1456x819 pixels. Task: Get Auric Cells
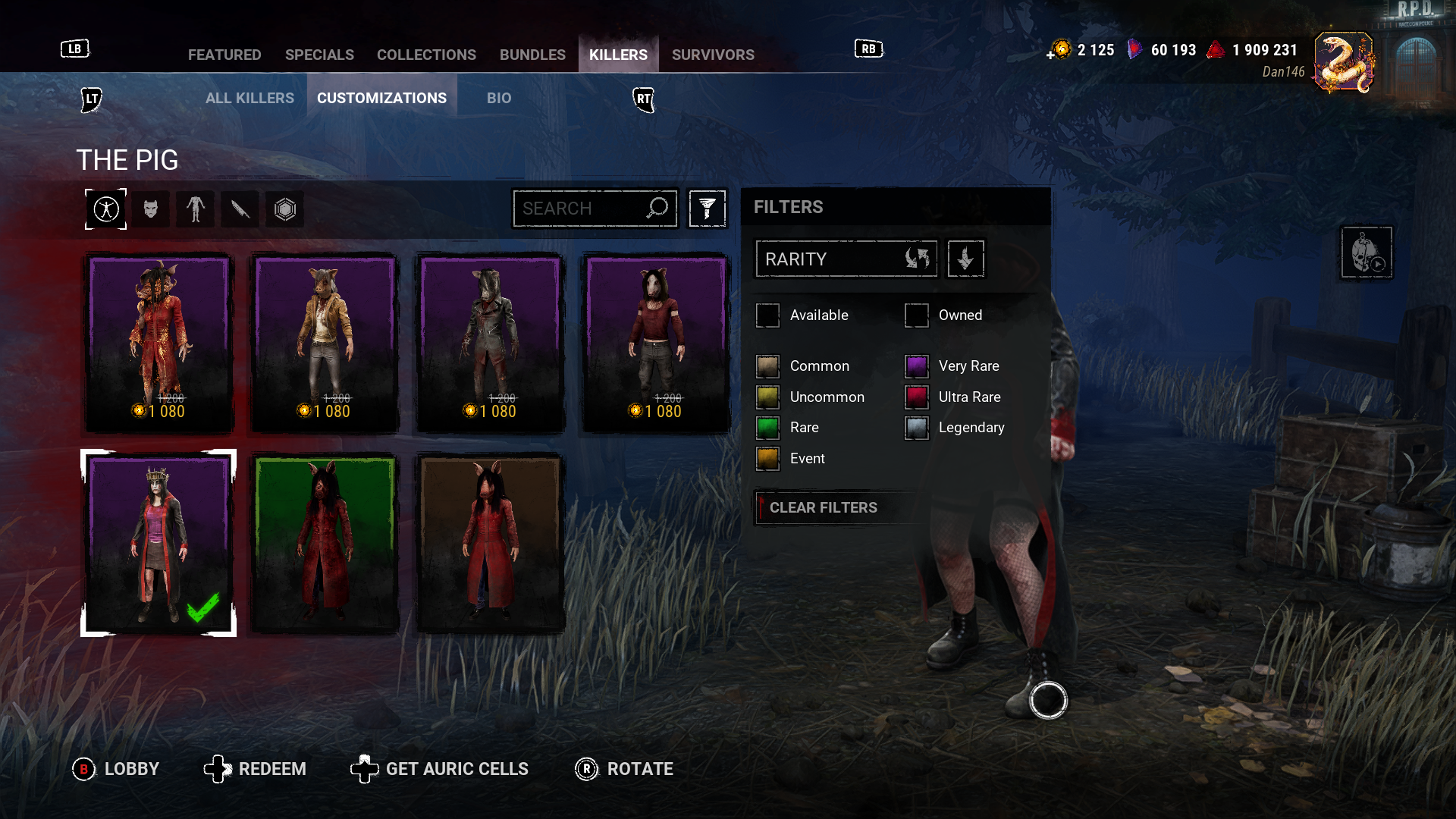(x=440, y=769)
